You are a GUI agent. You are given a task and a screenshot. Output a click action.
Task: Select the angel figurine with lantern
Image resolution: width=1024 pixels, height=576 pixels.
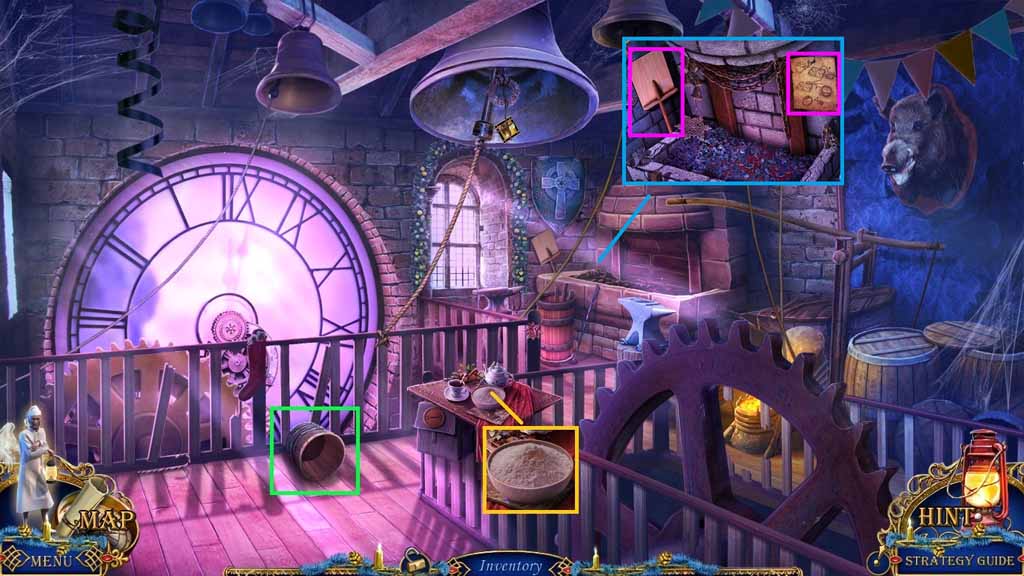click(x=33, y=470)
